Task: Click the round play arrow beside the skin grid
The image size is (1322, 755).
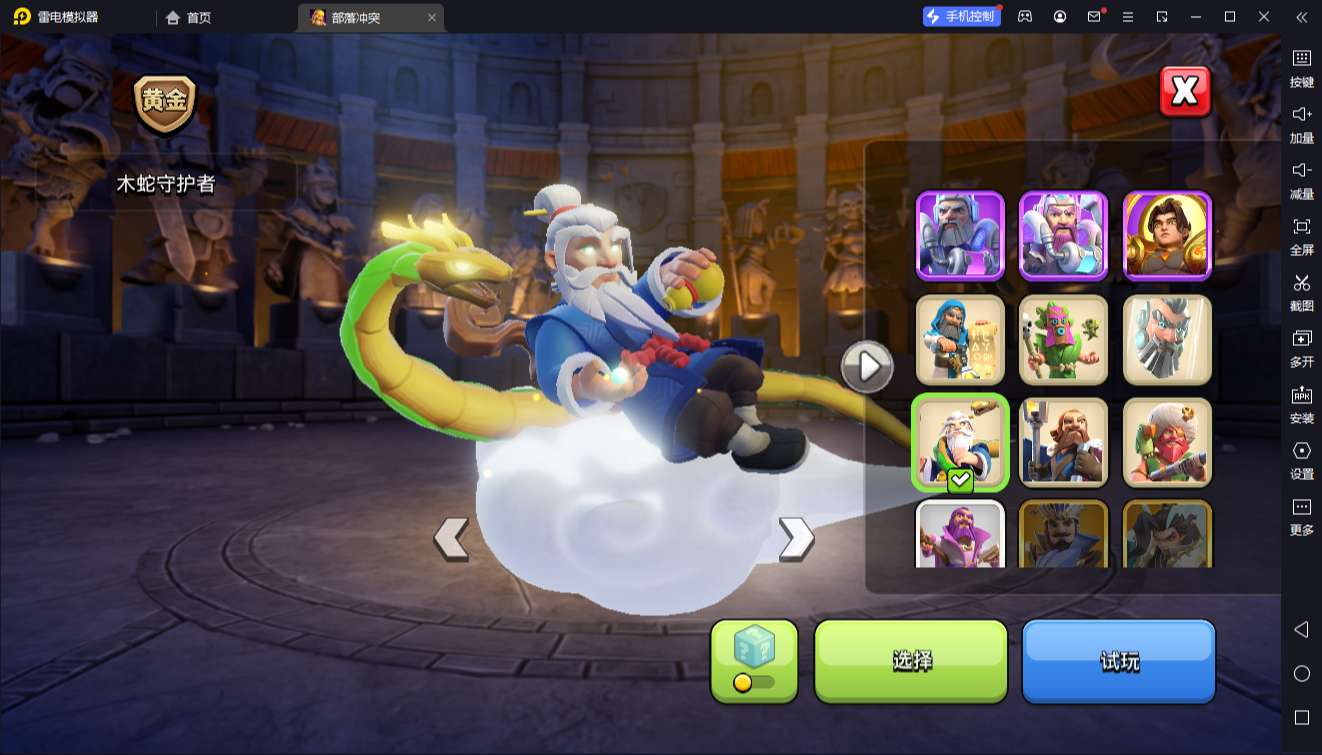Action: [866, 368]
